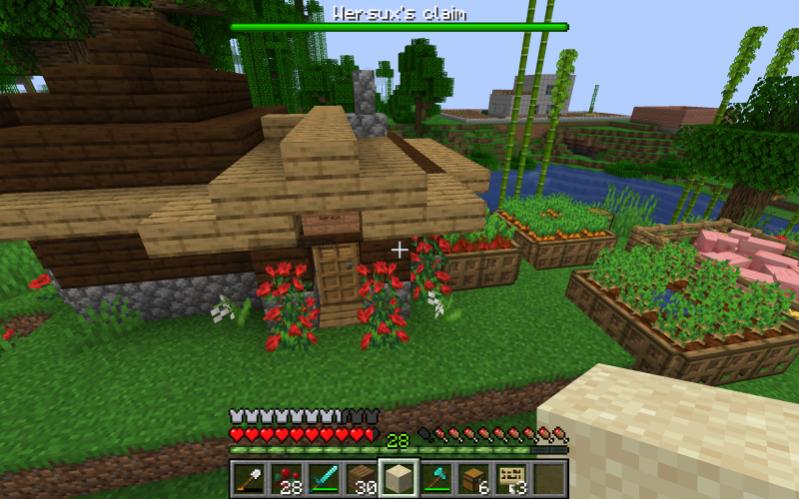The height and width of the screenshot is (499, 799).
Task: Choose the diamond axe slot
Action: pyautogui.click(x=437, y=478)
